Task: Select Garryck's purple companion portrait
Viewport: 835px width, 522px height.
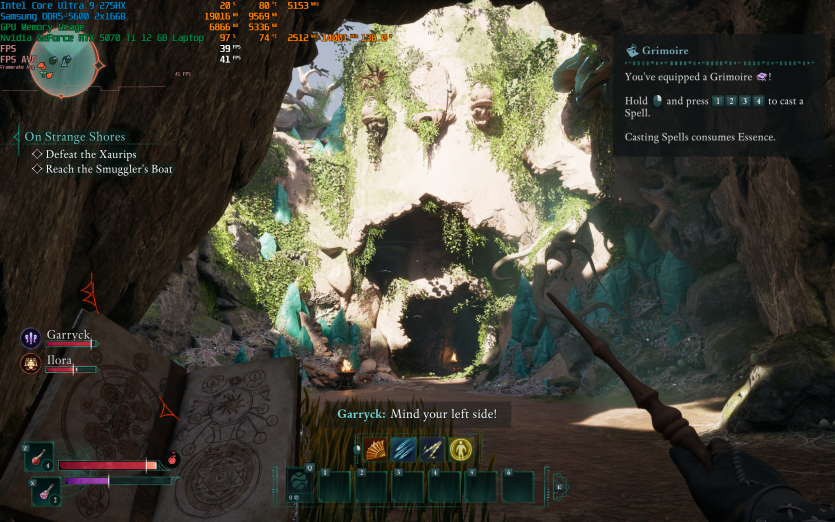Action: tap(30, 338)
